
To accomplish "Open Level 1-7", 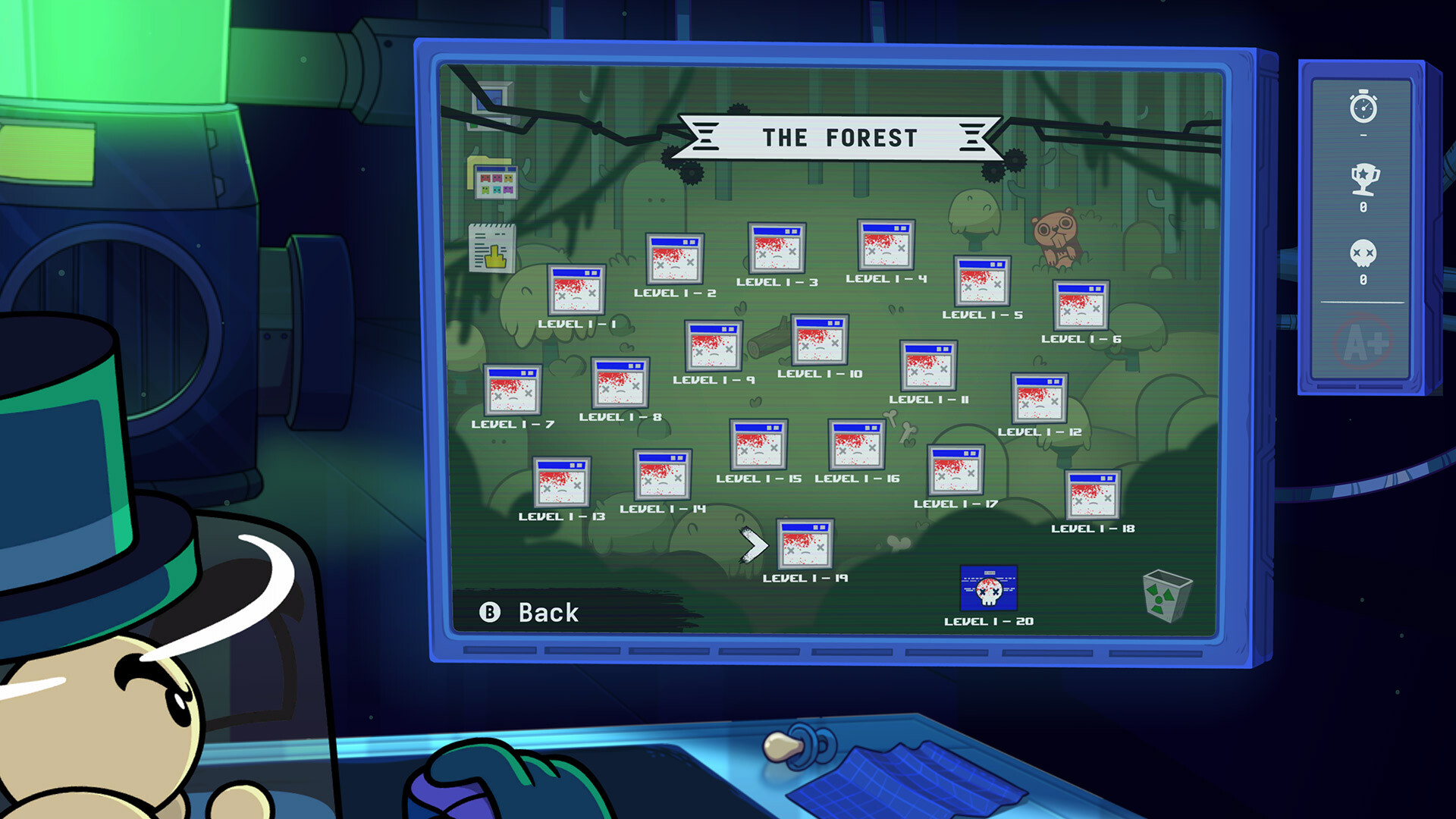I will click(514, 391).
